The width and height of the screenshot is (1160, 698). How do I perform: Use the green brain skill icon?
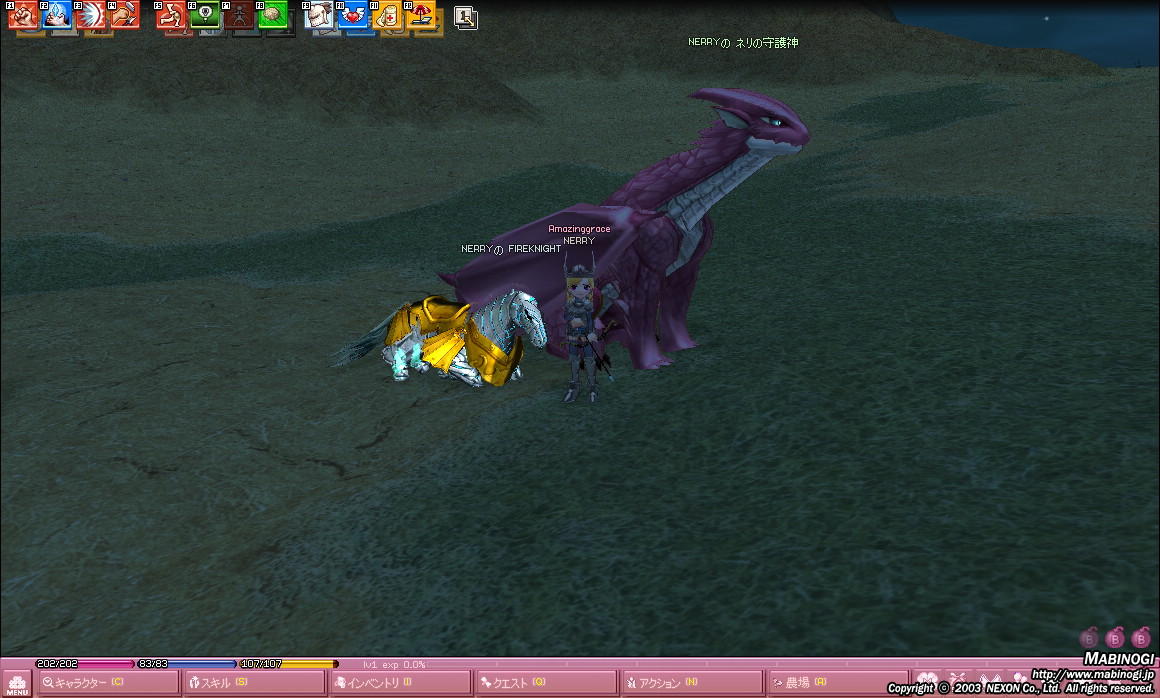coord(272,14)
